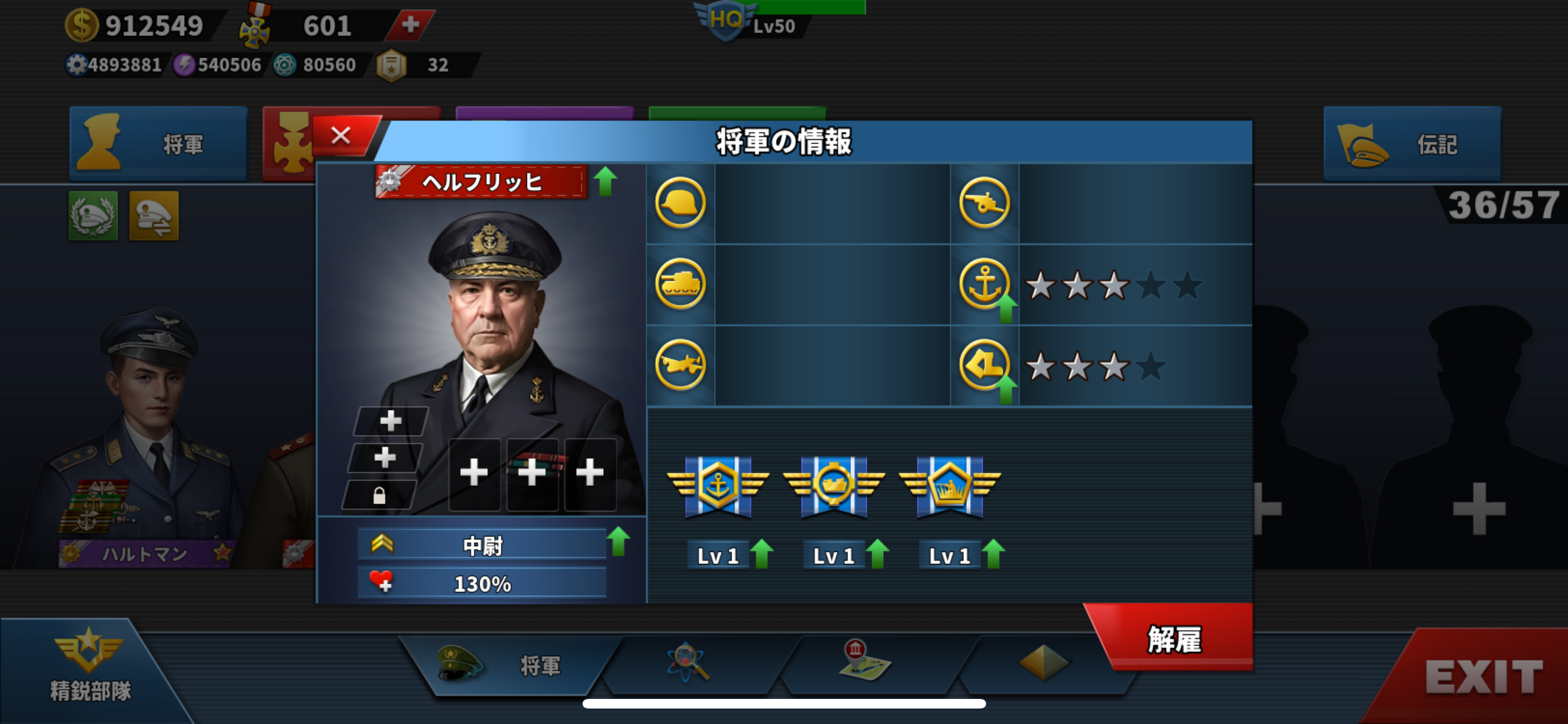Open the gold pyramid tab
This screenshot has height=724, width=1568.
click(1043, 663)
